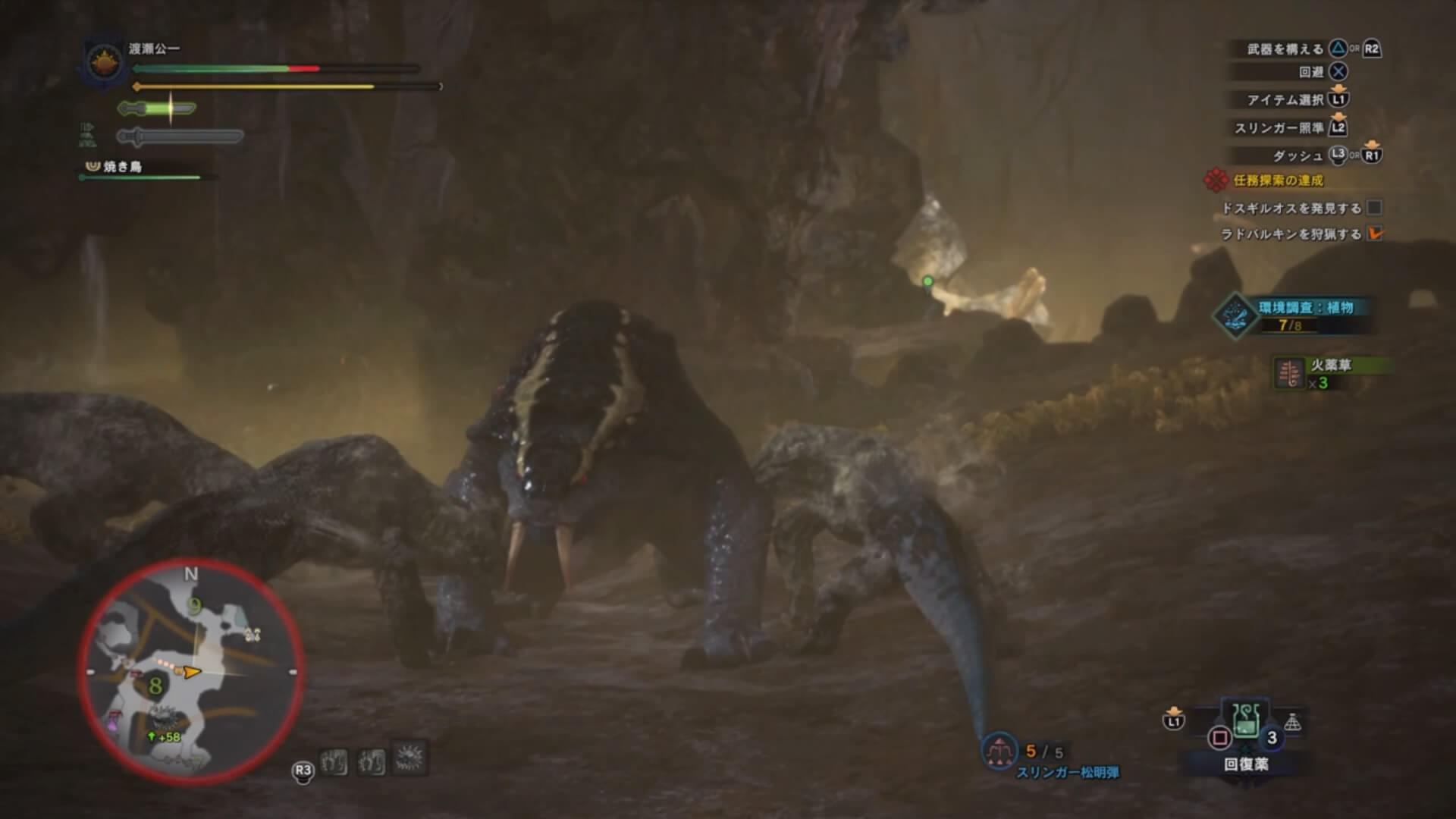
Task: Select the spiky monster track icon
Action: (x=410, y=758)
